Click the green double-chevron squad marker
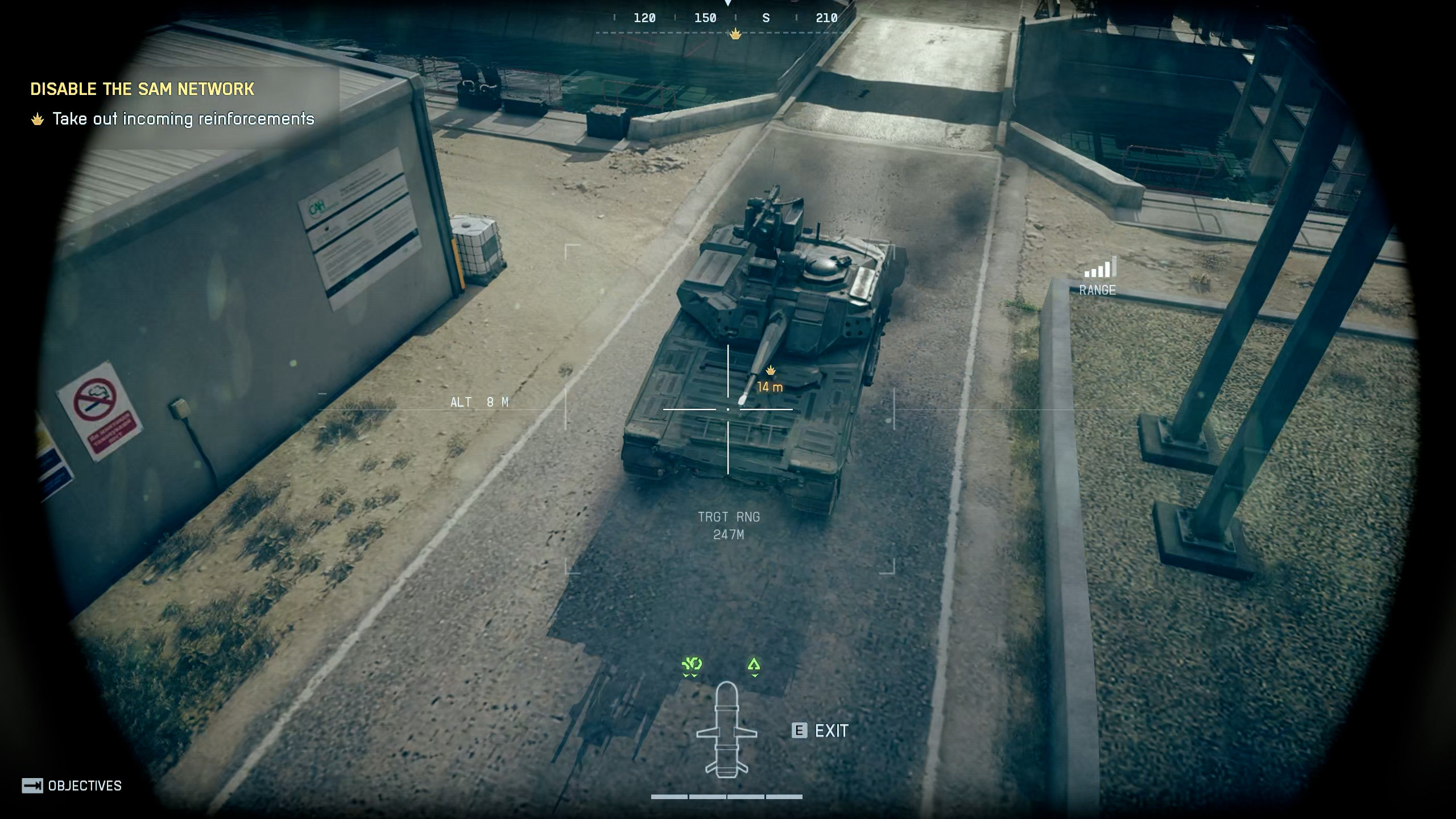Screen dimensions: 1456x819 click(x=692, y=665)
